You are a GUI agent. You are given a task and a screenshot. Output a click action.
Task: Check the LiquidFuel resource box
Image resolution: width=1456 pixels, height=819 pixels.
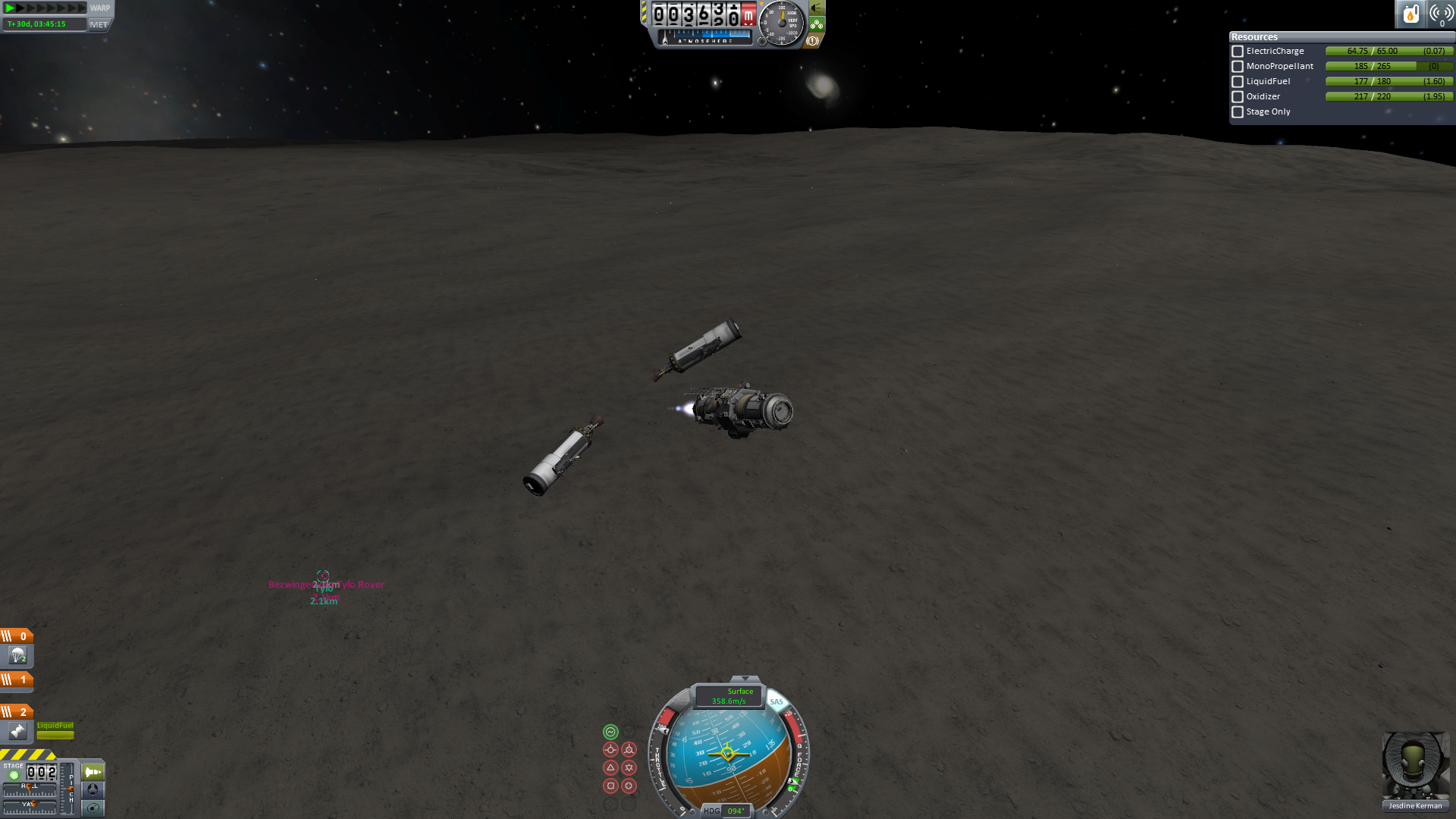pos(1238,82)
